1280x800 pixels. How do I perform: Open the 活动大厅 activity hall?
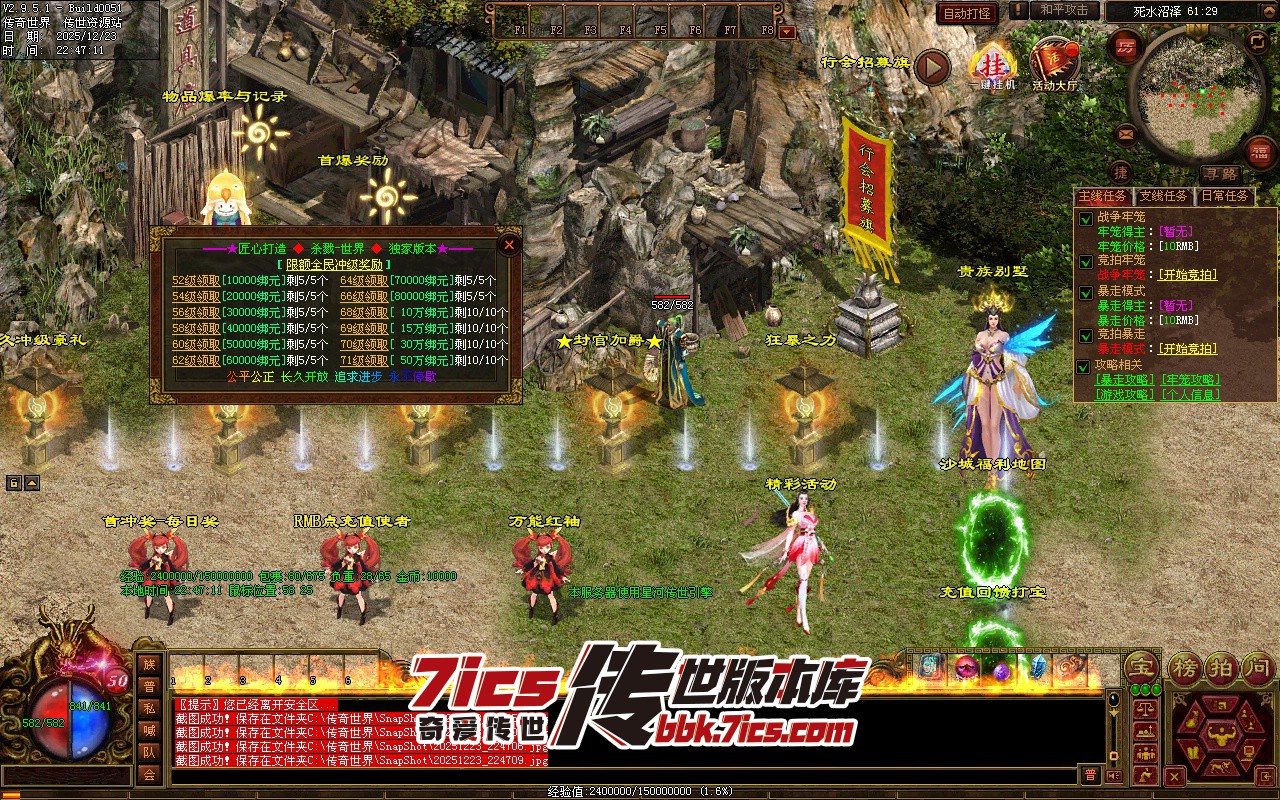coord(1056,66)
